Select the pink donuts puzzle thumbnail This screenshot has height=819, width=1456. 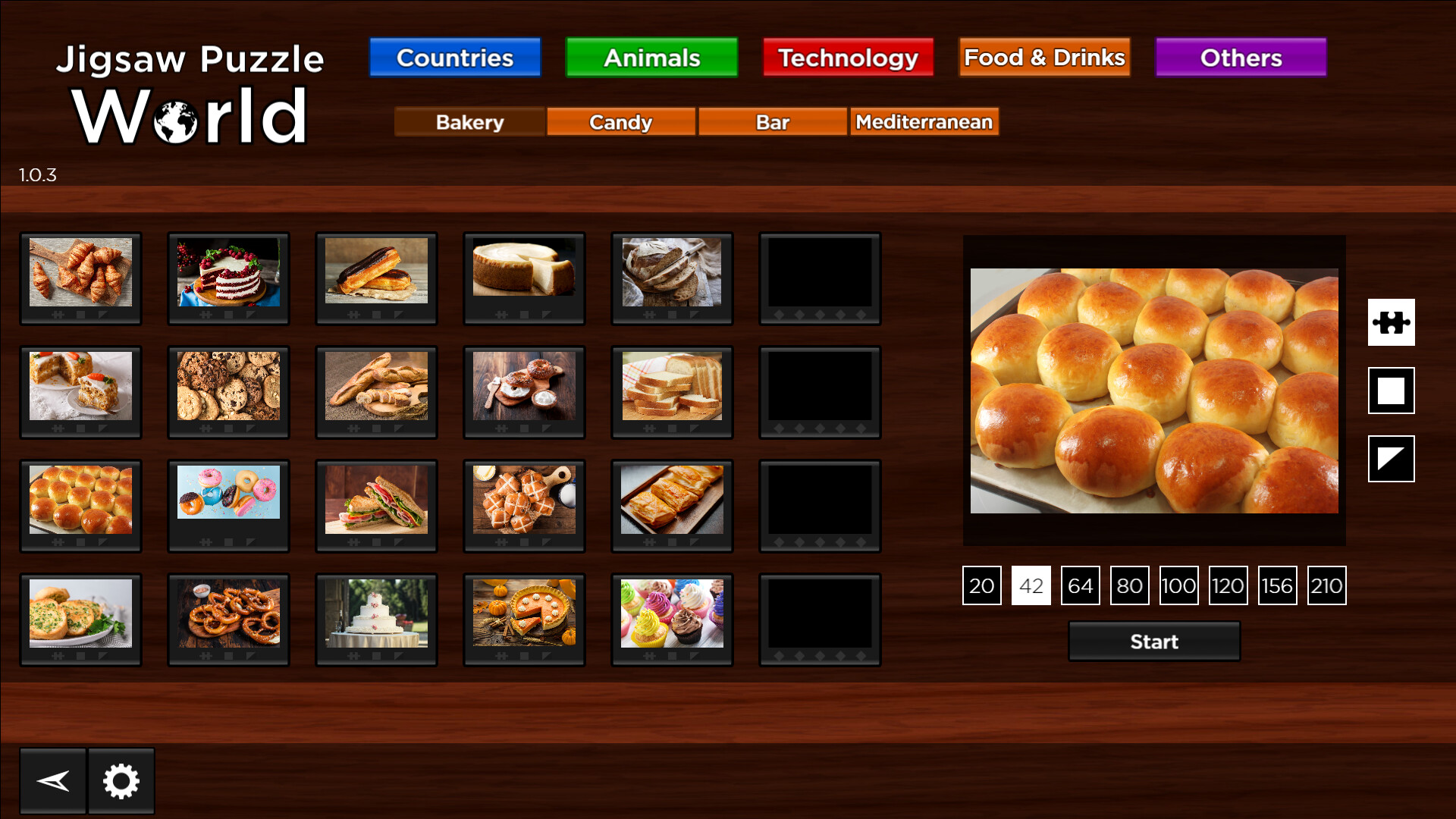point(228,493)
